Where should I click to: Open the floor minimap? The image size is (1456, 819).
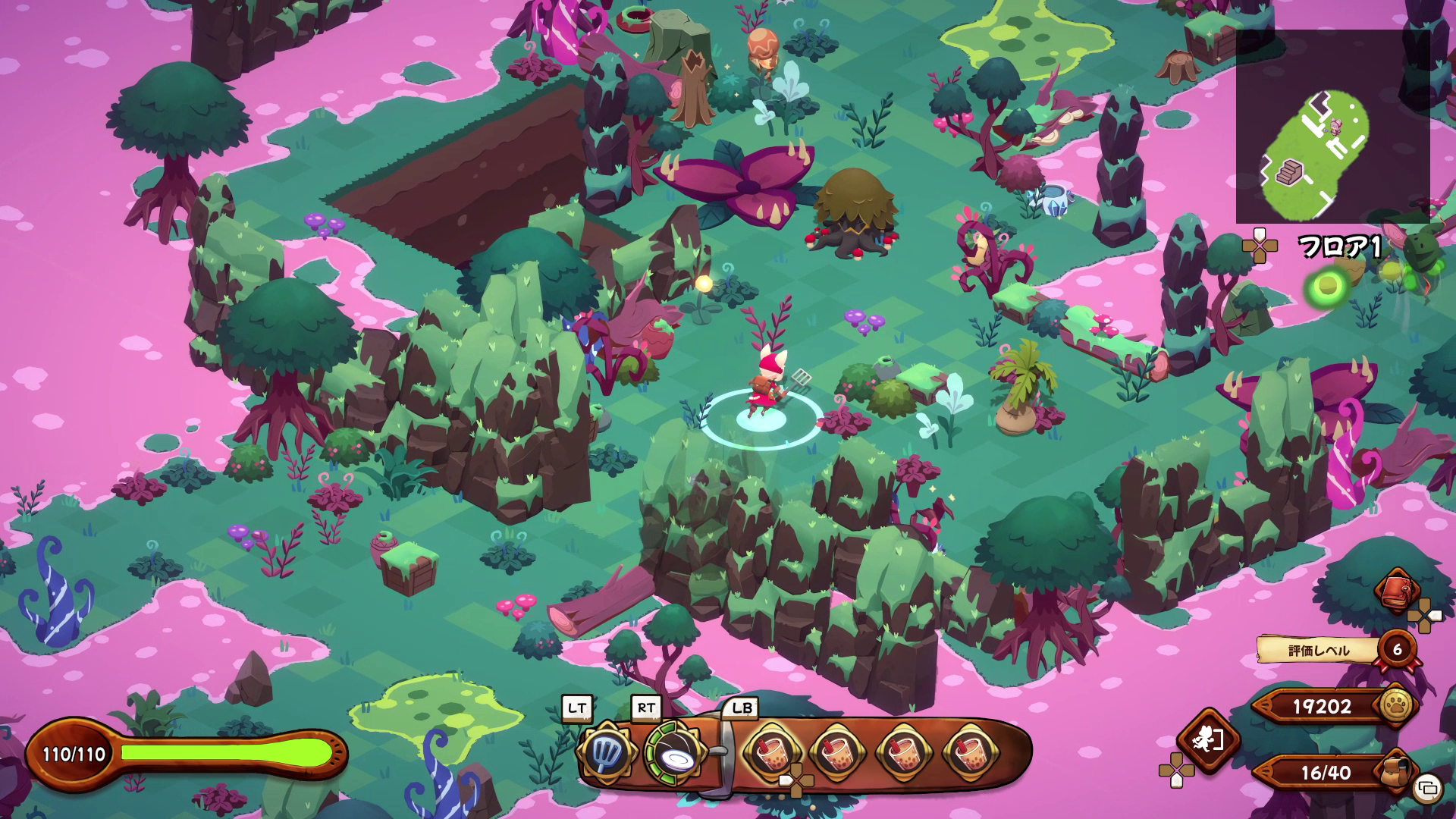pos(1332,127)
